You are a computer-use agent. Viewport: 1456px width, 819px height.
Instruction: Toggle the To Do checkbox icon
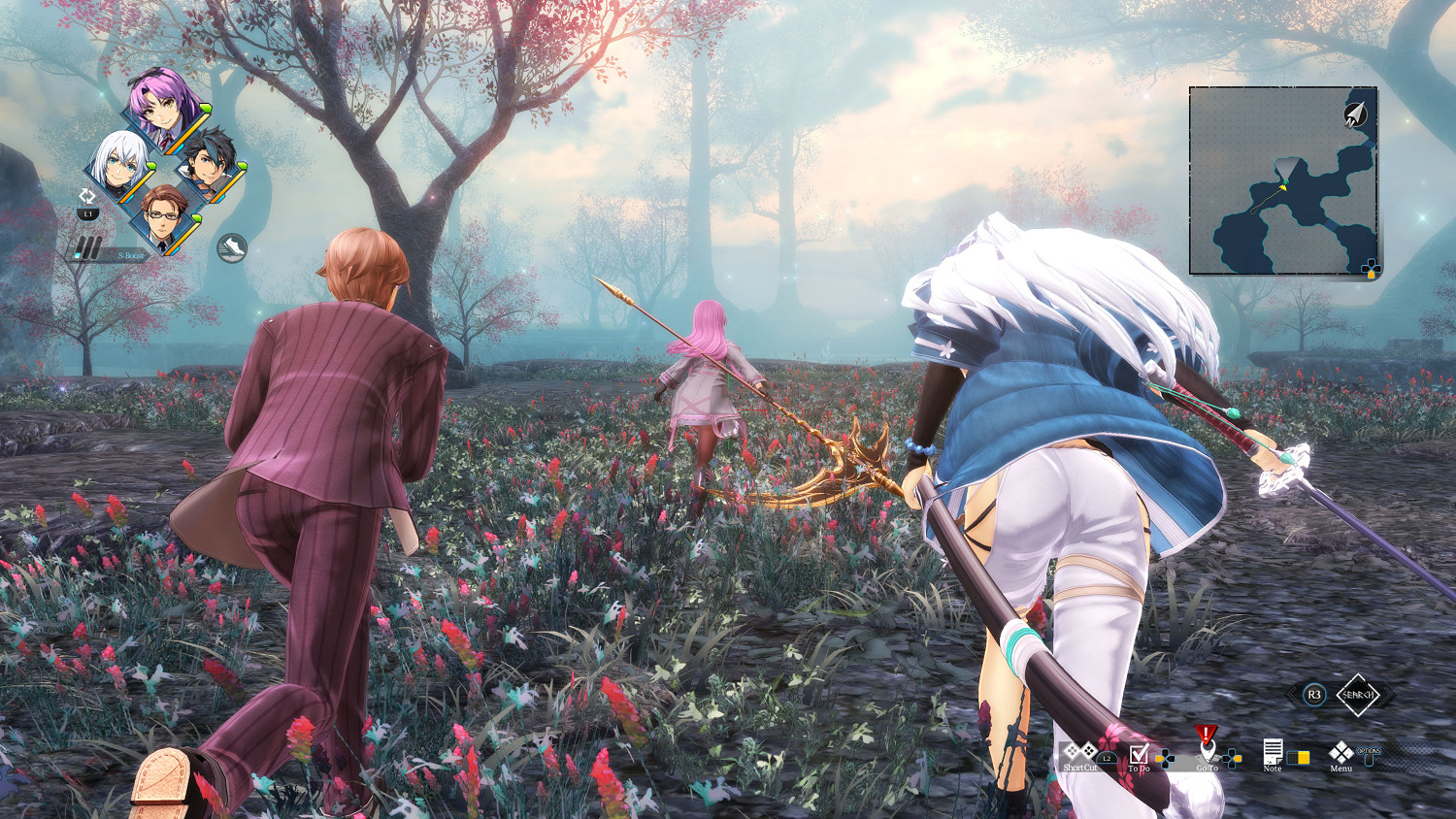click(1140, 755)
